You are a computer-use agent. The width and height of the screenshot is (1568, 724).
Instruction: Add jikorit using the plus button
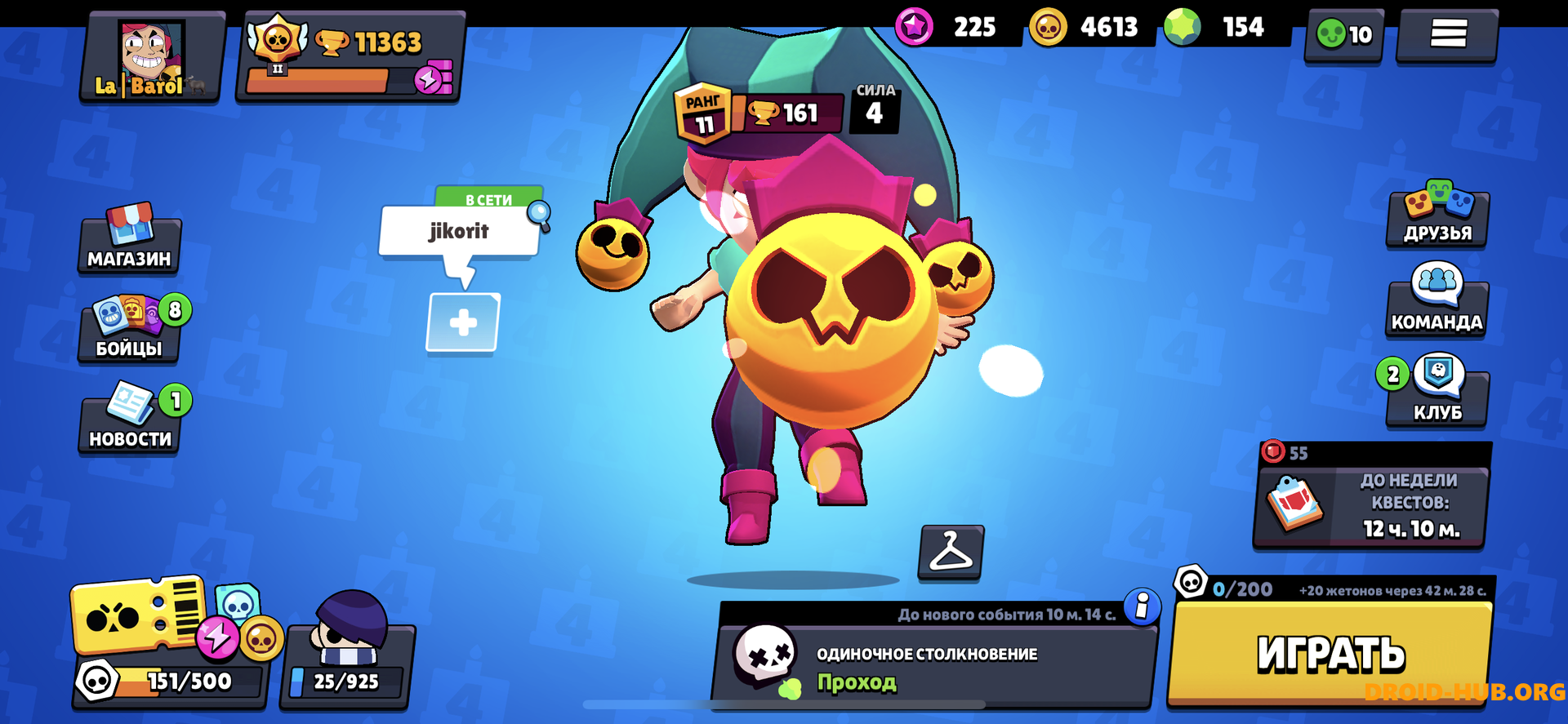461,322
